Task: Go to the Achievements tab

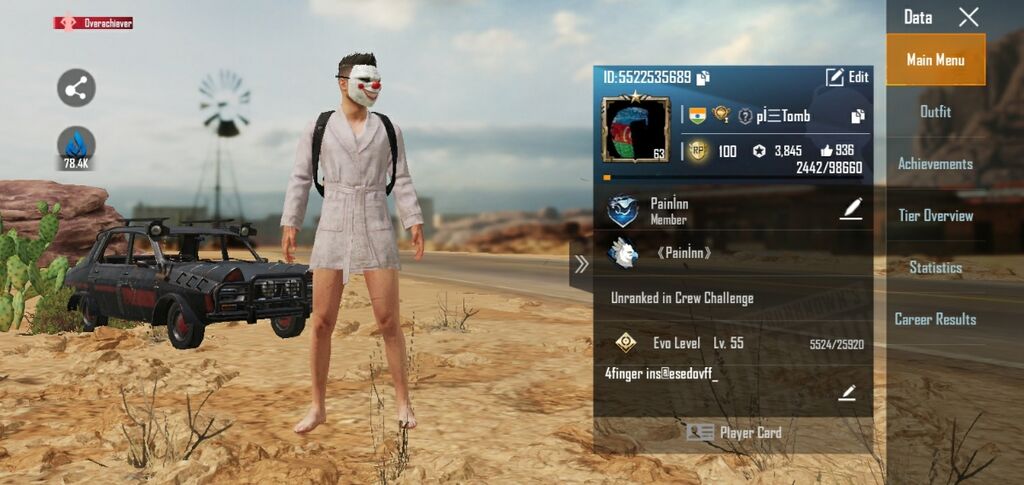Action: pos(935,164)
